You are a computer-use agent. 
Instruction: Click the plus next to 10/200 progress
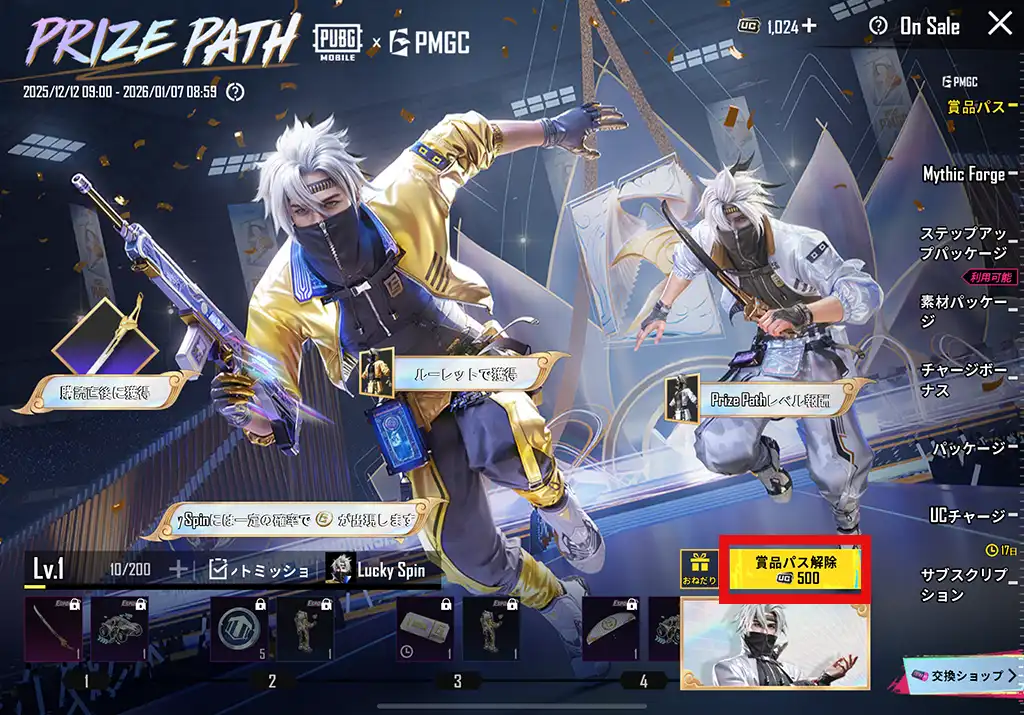[x=179, y=570]
